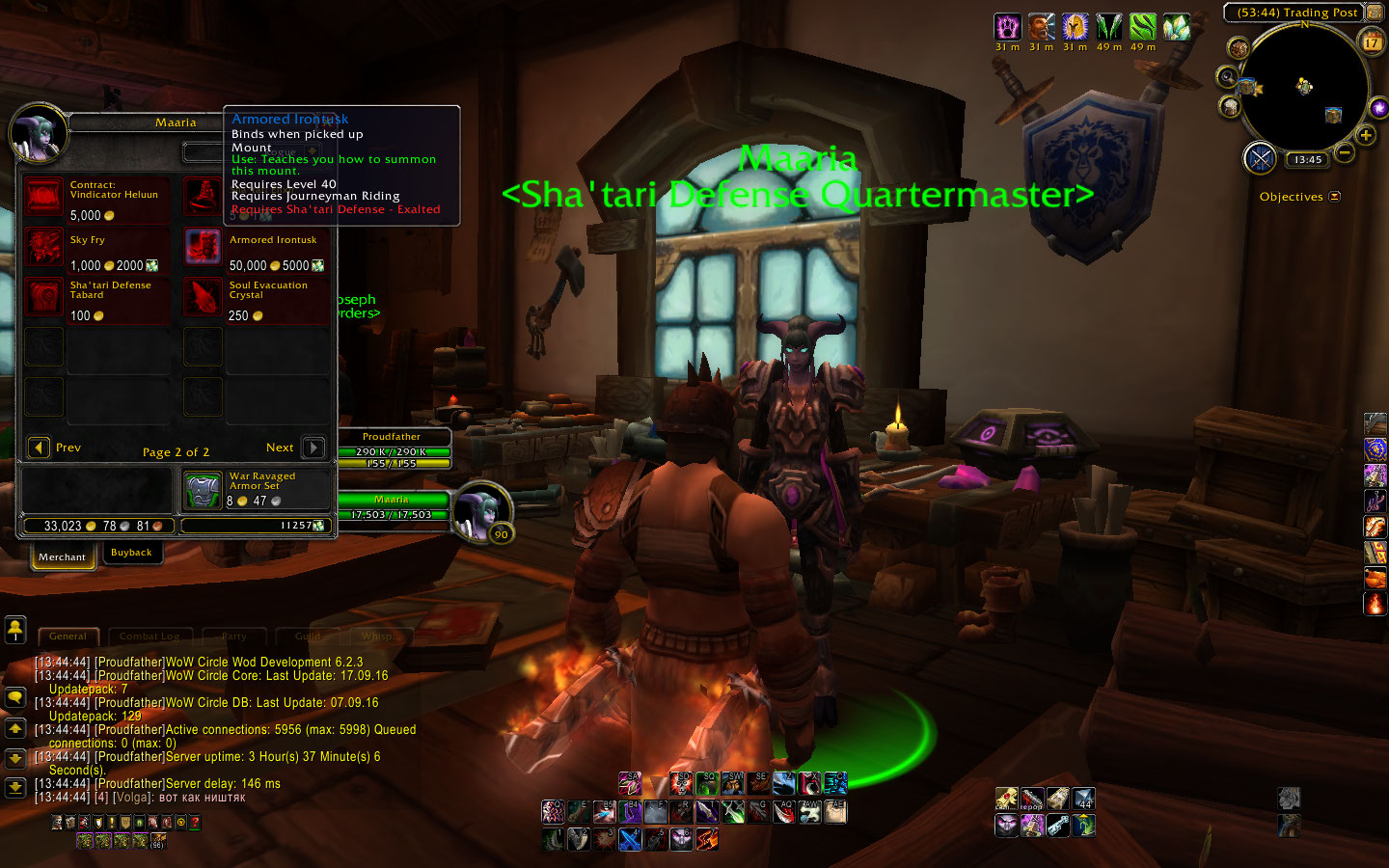Open the calendar button showing 17
Screen dimensions: 1389x868
click(x=1372, y=42)
